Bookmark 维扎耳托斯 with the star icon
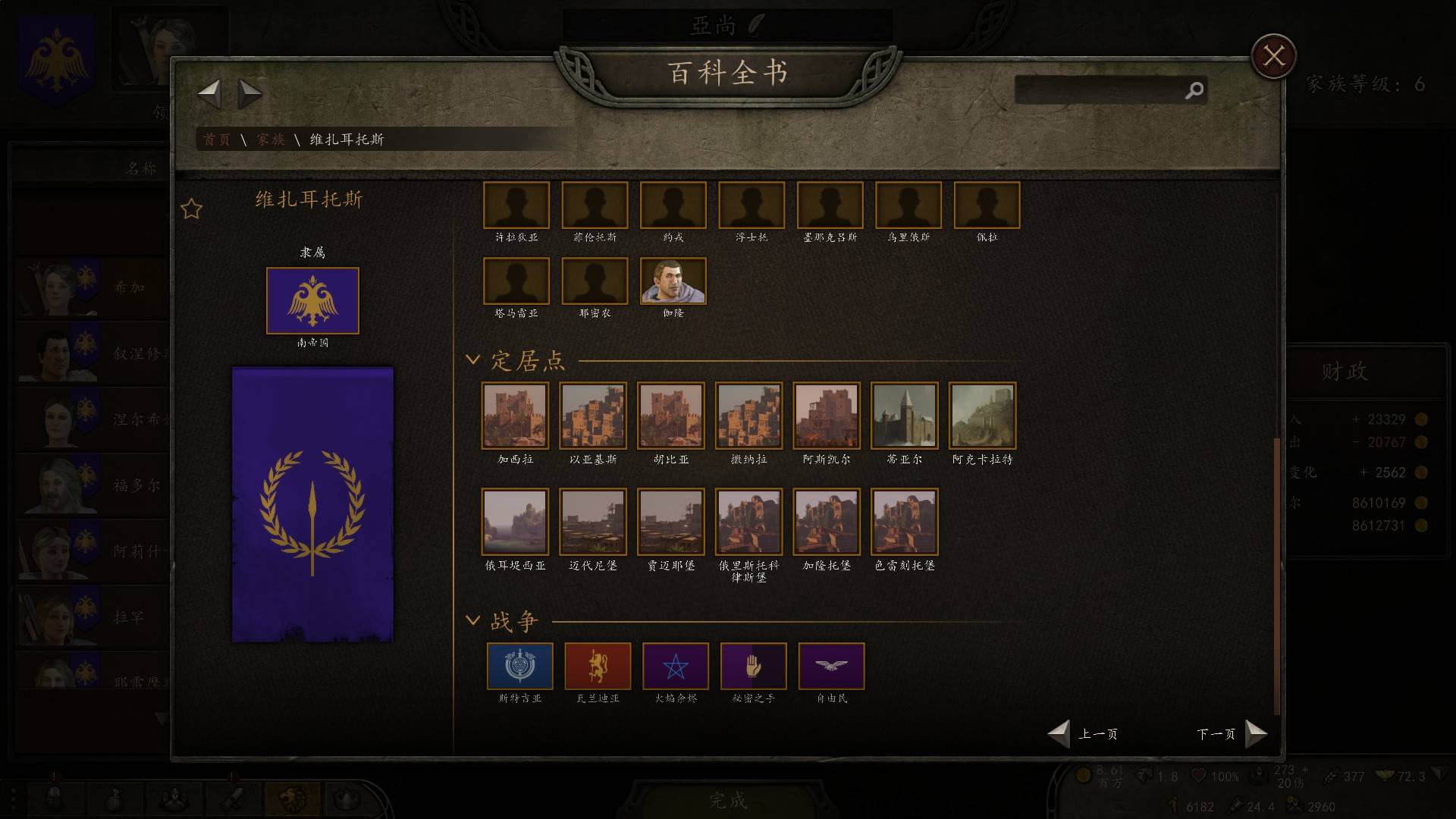 [192, 209]
